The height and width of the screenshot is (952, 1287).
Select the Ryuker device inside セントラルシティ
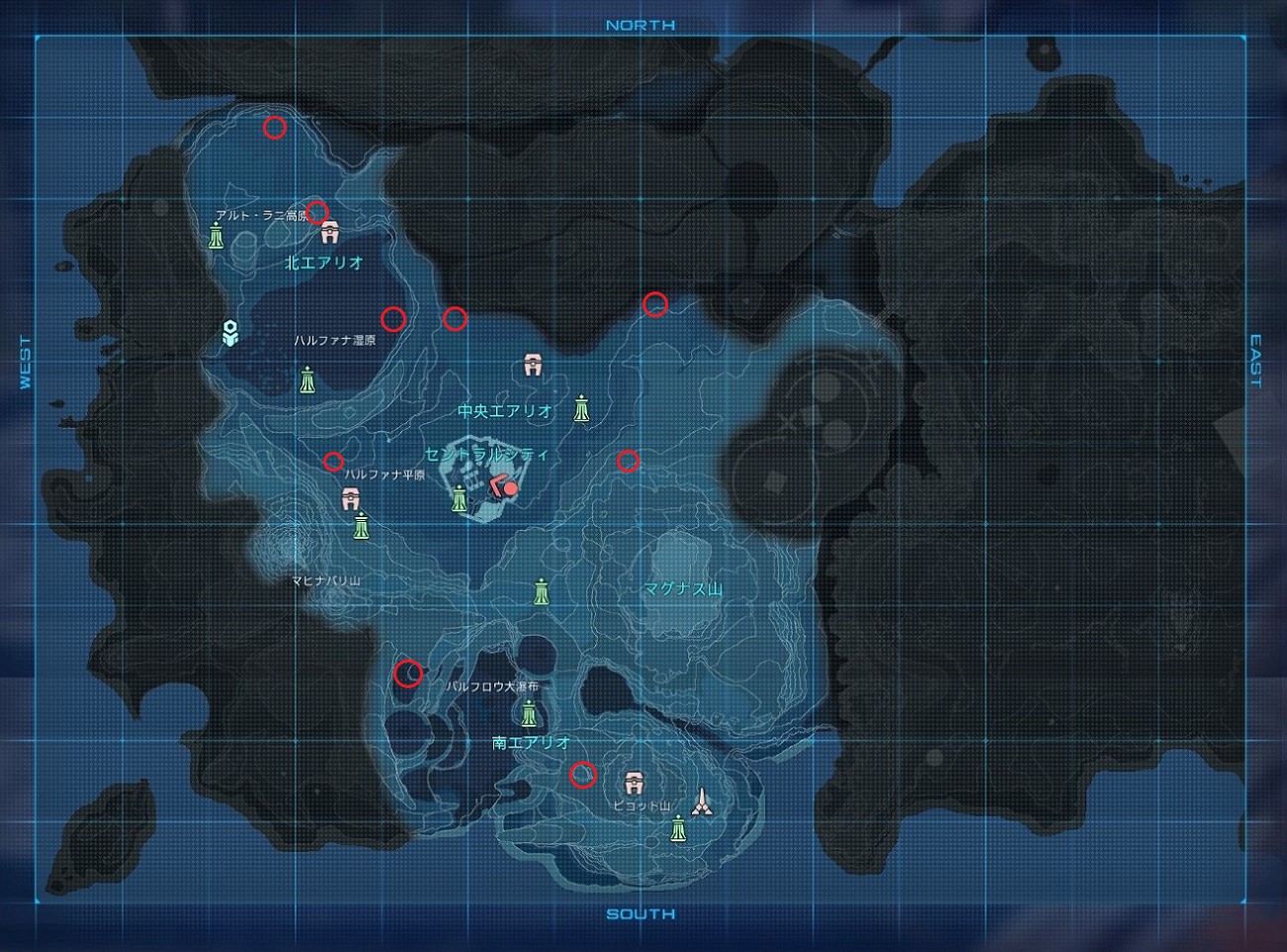coord(460,499)
